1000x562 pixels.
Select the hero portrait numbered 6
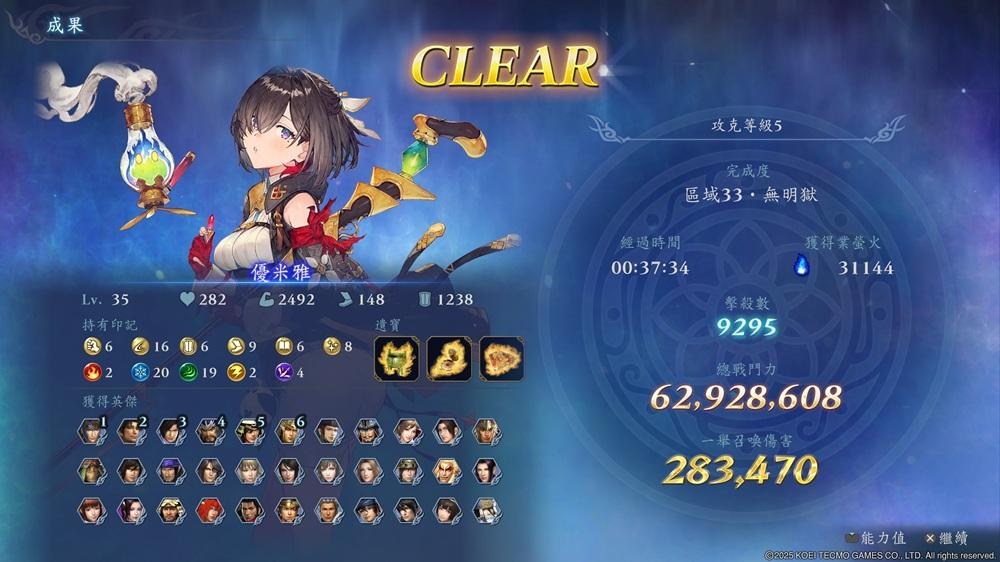[287, 431]
